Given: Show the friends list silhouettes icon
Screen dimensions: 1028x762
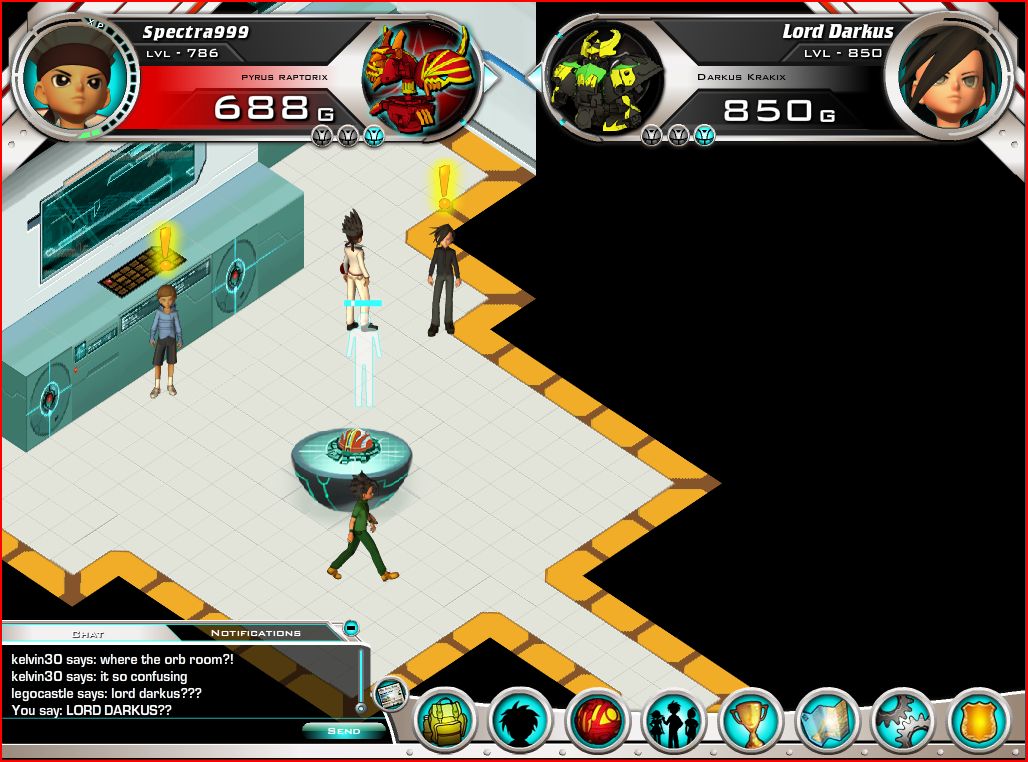Looking at the screenshot, I should coord(674,720).
